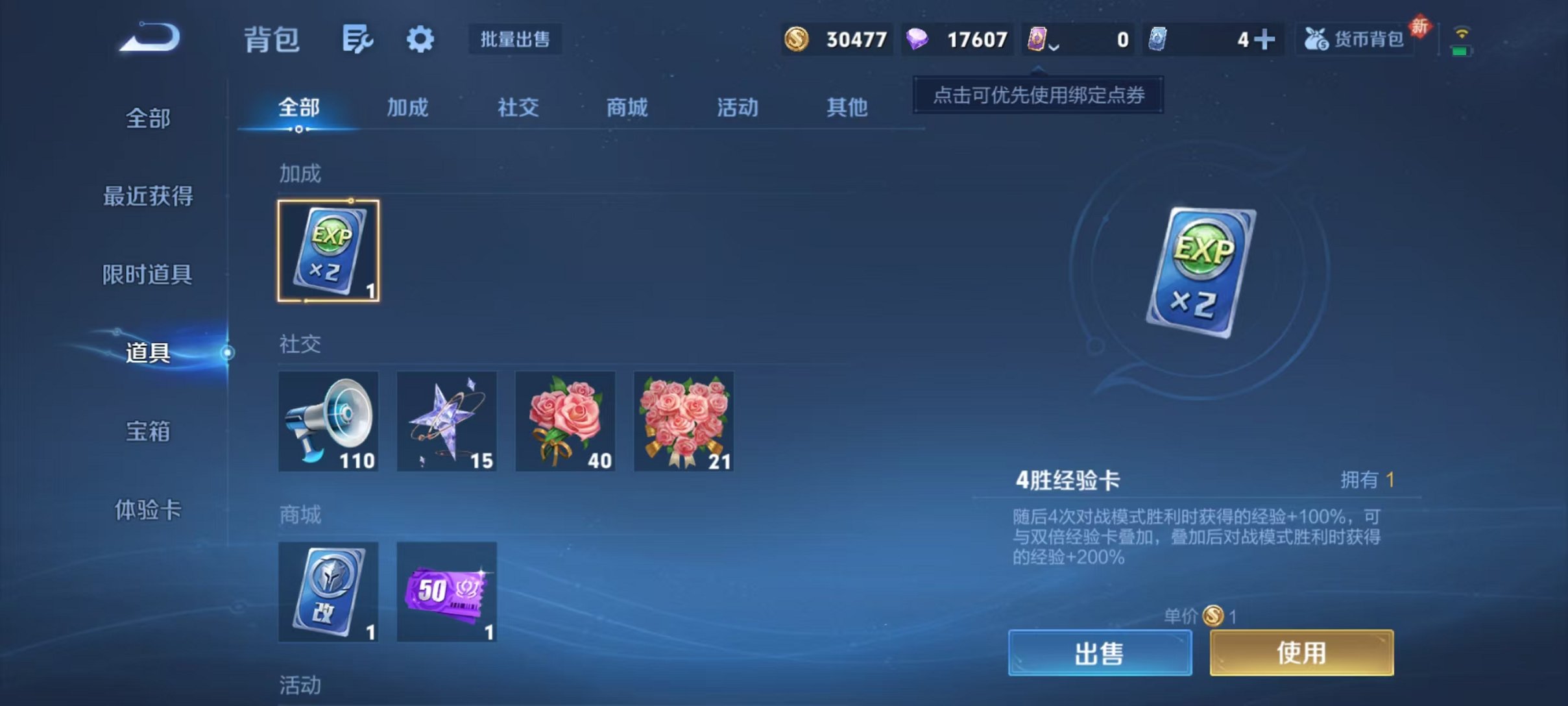Switch to the 商城 tab
Image resolution: width=1568 pixels, height=706 pixels.
[626, 108]
